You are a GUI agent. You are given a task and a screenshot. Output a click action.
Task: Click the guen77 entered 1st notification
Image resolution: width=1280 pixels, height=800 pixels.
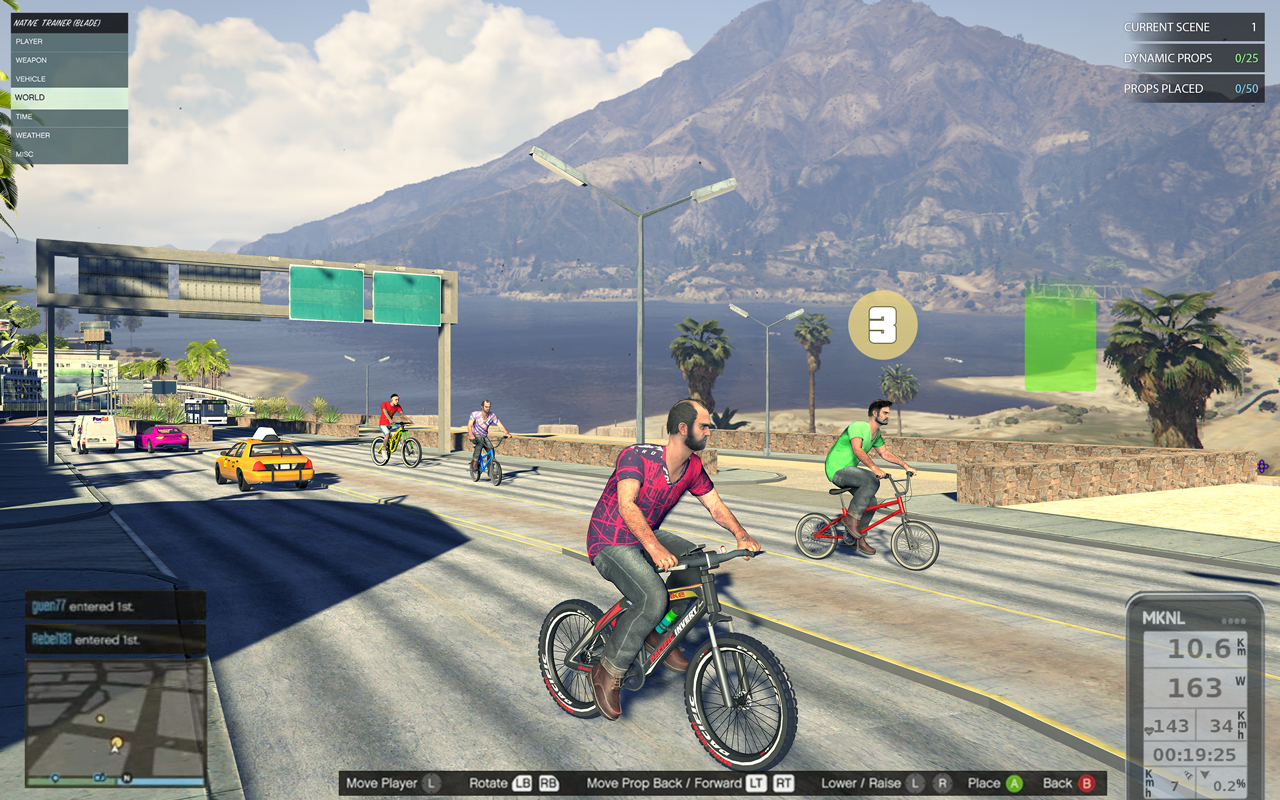tap(116, 605)
